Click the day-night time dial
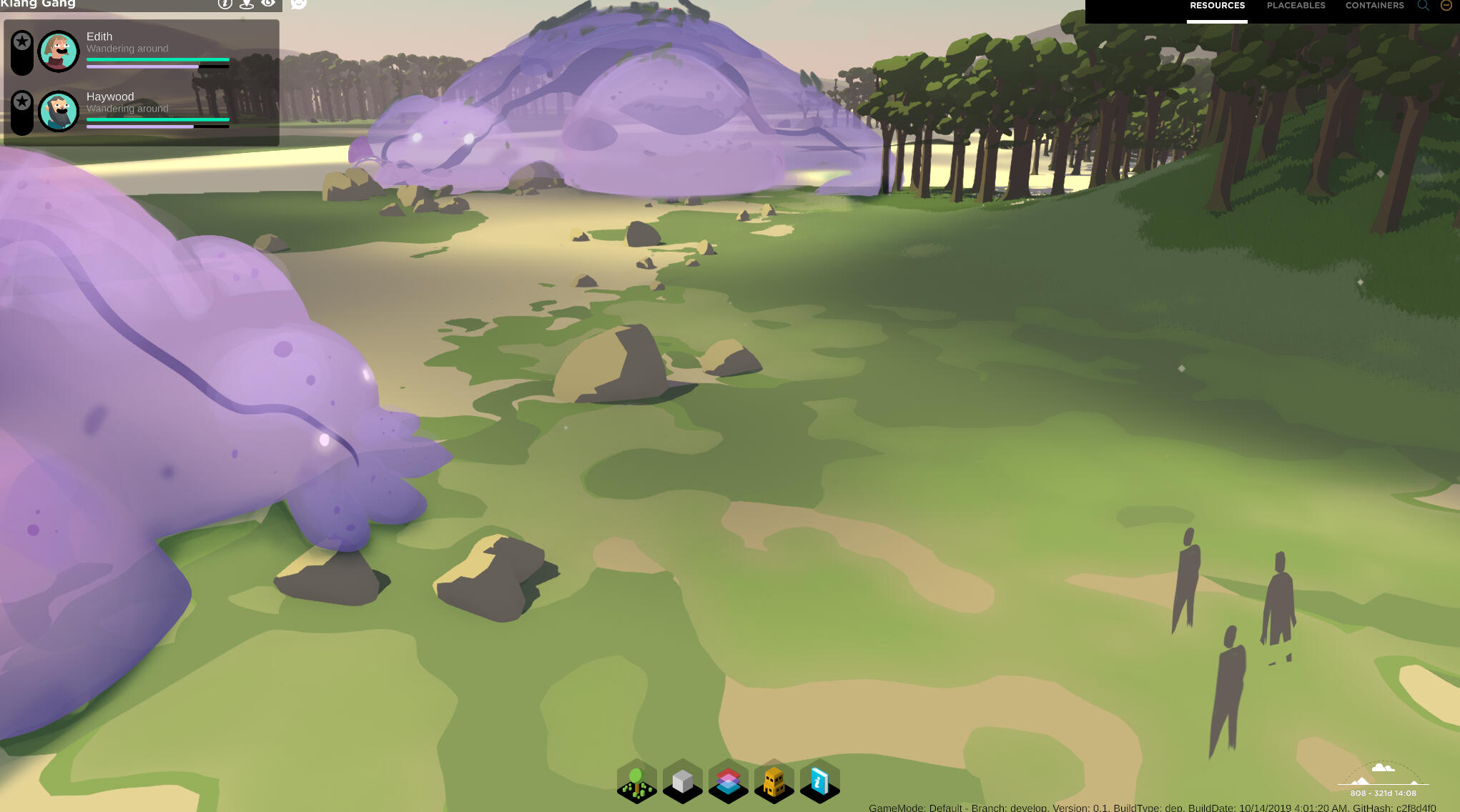Screen dimensions: 1460x812 1383,776
